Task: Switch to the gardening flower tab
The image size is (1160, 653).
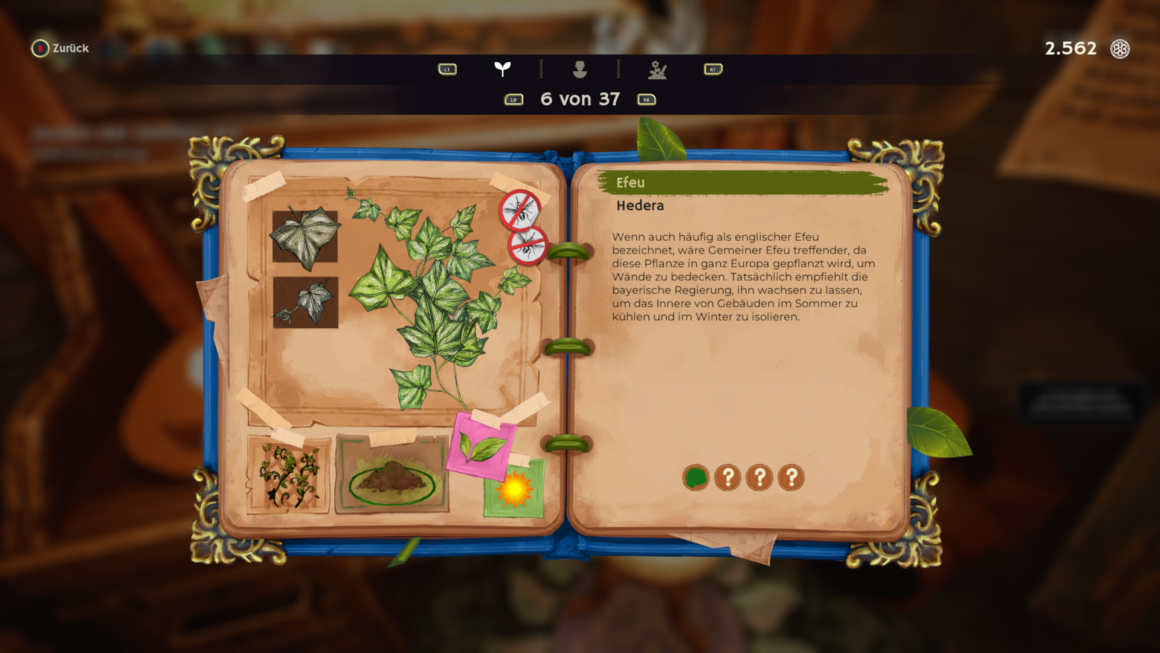Action: point(657,69)
